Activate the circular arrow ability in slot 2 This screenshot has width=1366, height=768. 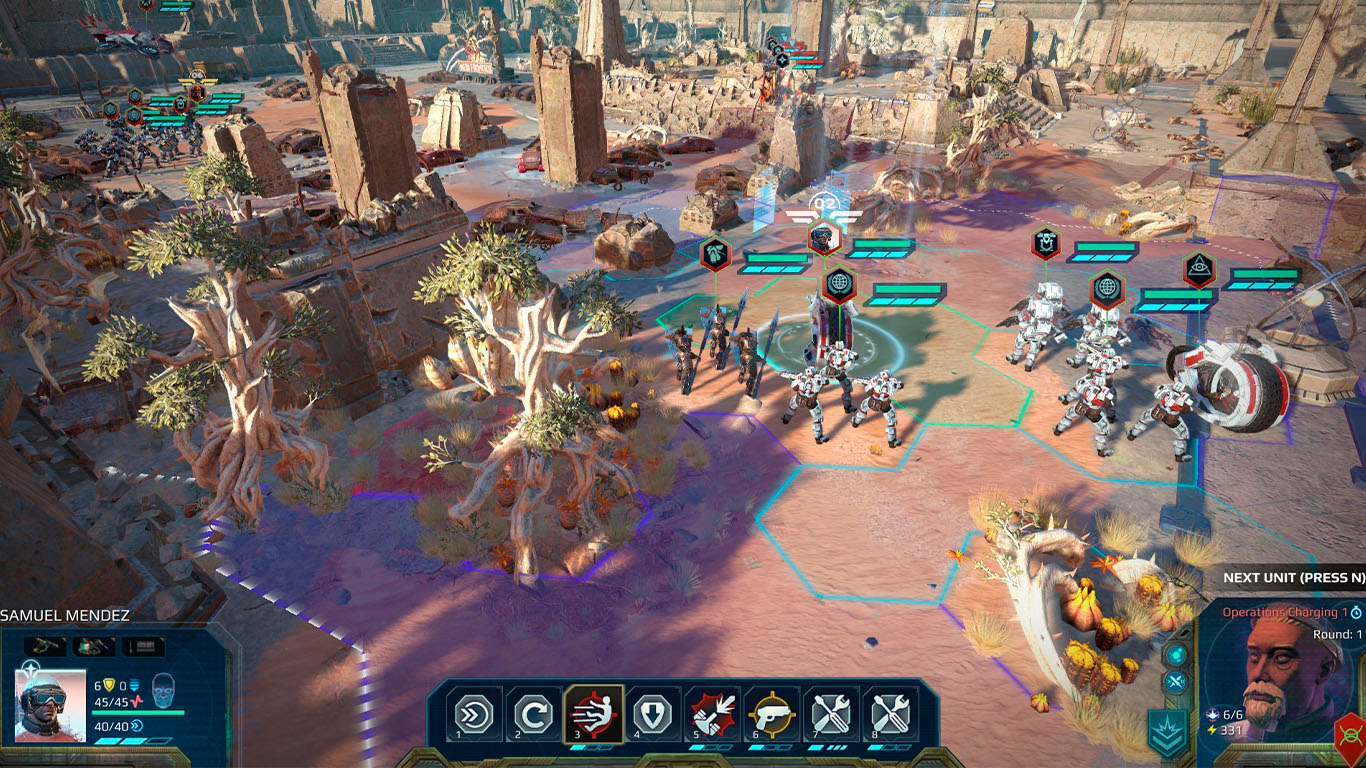533,715
